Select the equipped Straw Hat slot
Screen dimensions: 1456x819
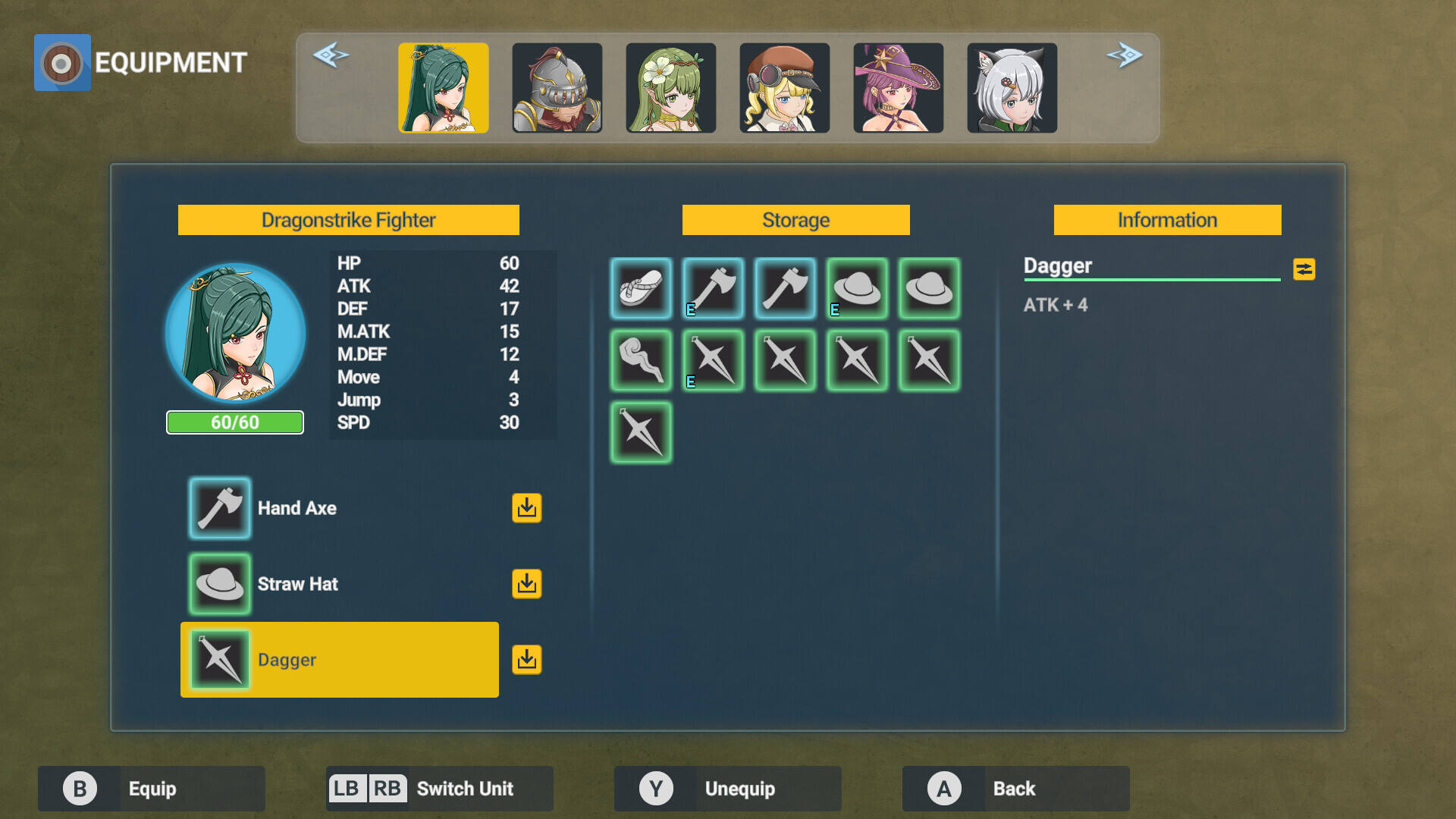pyautogui.click(x=220, y=584)
